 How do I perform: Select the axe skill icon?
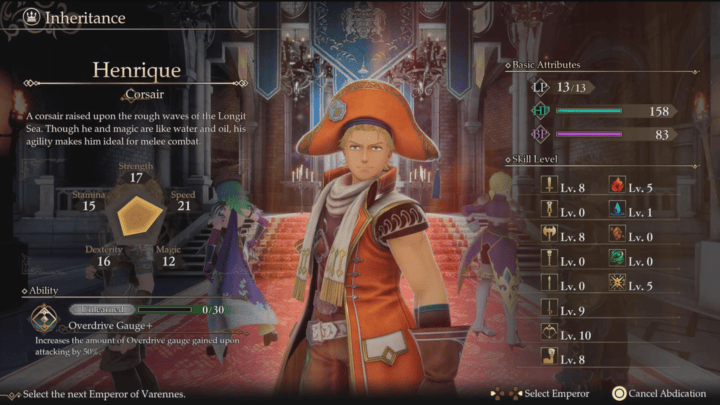549,236
